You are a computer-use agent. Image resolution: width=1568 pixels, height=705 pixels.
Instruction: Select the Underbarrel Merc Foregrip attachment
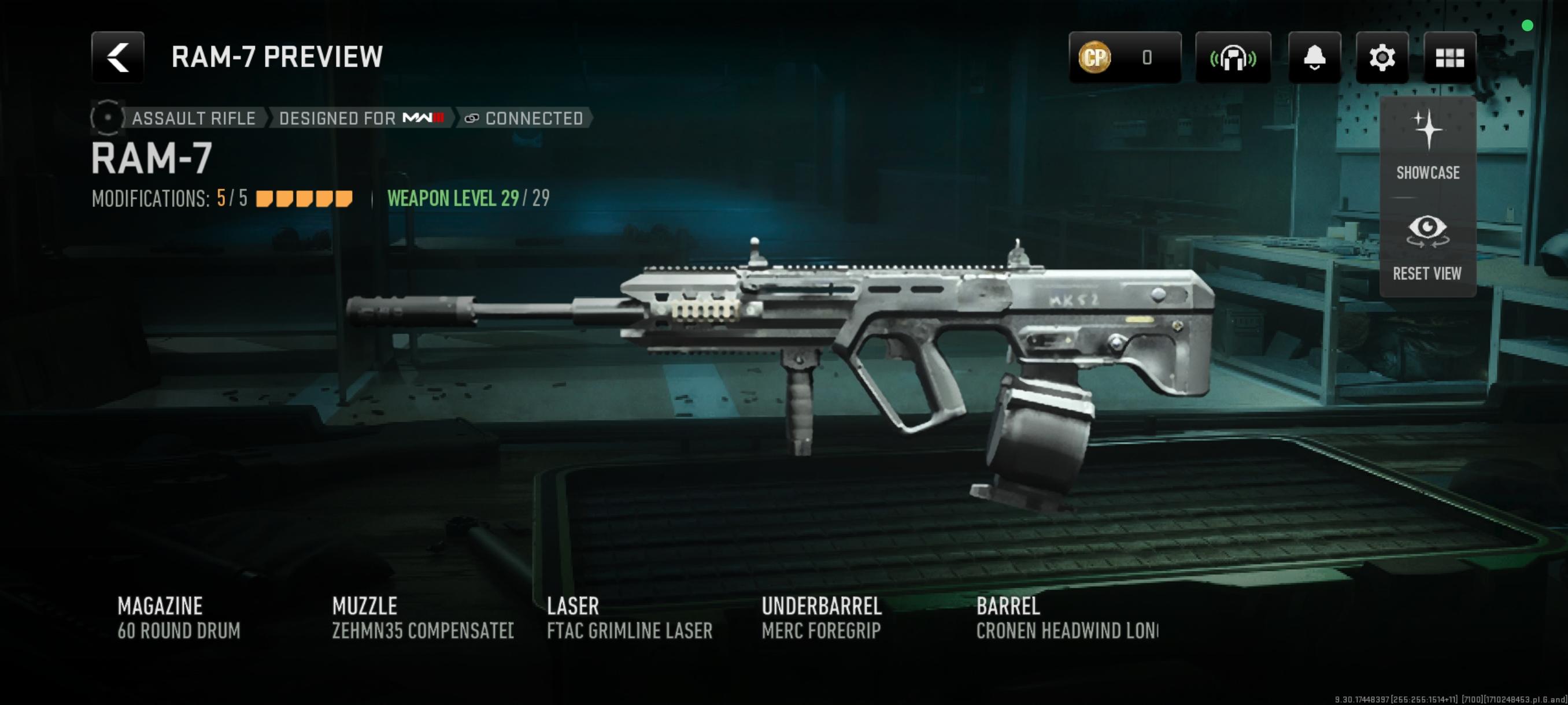pyautogui.click(x=821, y=617)
